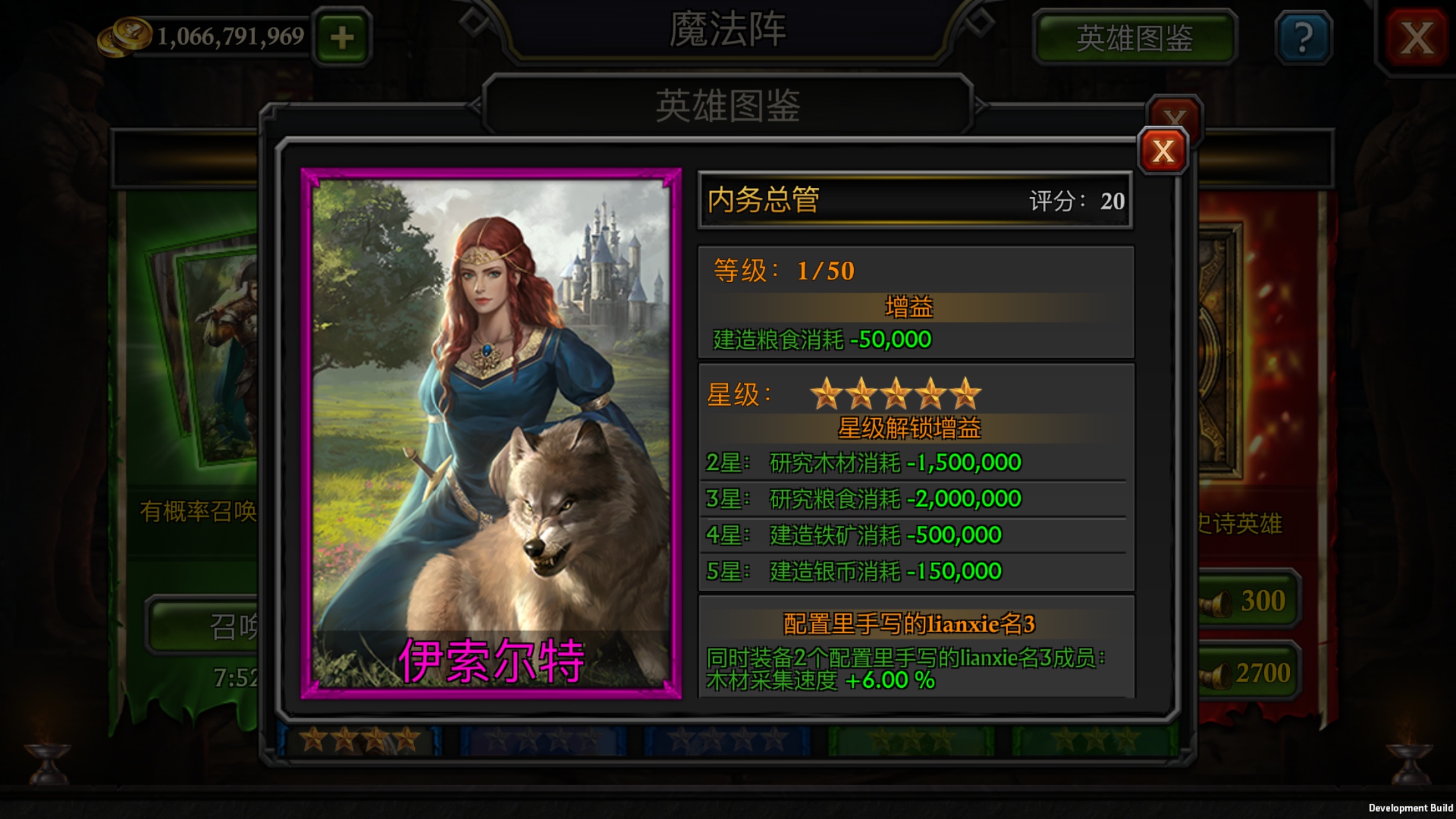The width and height of the screenshot is (1456, 819).
Task: Open 英雄图鉴 using the green top-right button
Action: [1136, 38]
